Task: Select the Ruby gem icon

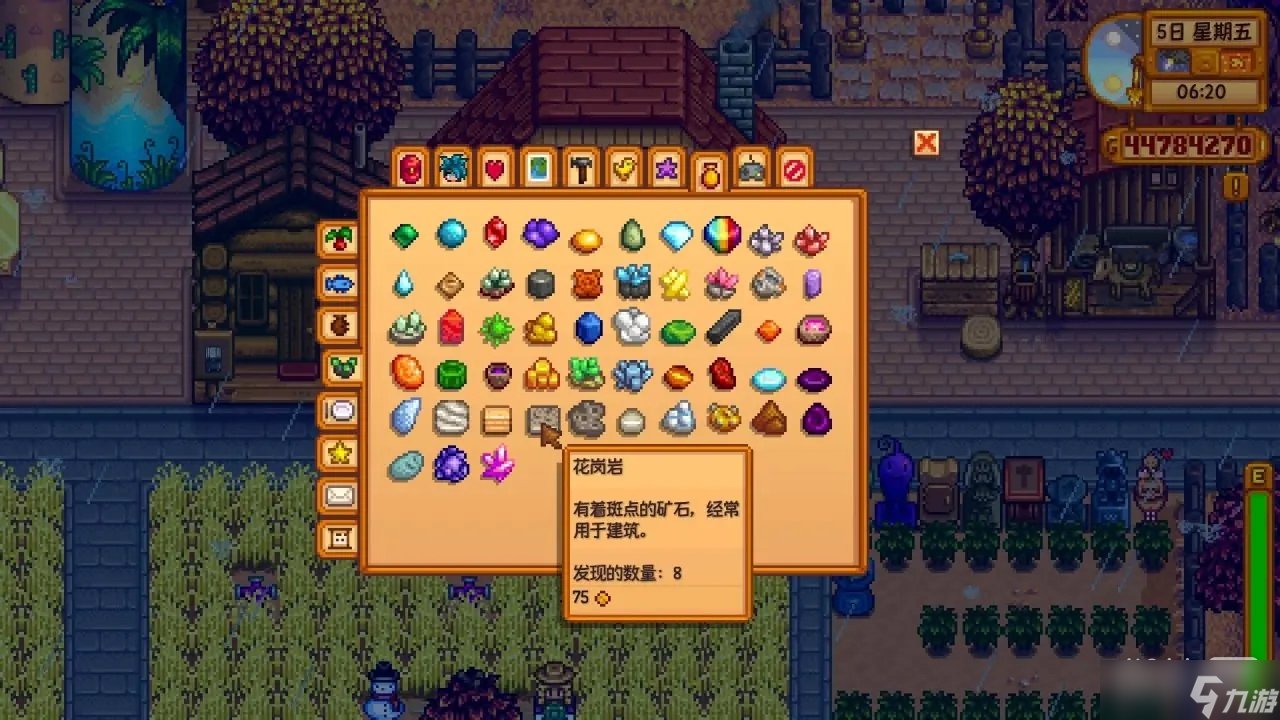Action: pyautogui.click(x=497, y=233)
